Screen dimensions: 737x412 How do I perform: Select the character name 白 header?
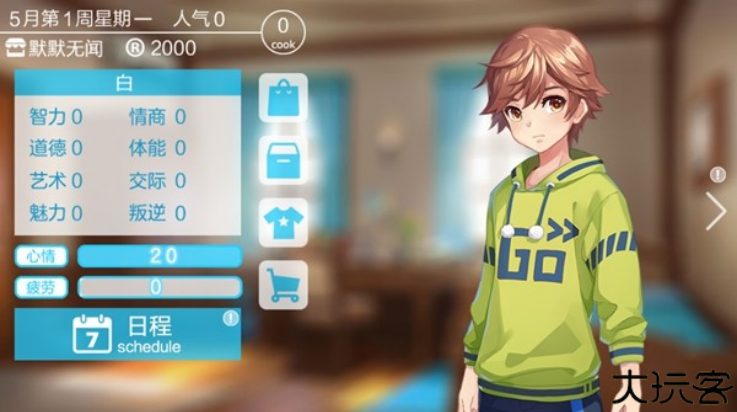tap(127, 84)
